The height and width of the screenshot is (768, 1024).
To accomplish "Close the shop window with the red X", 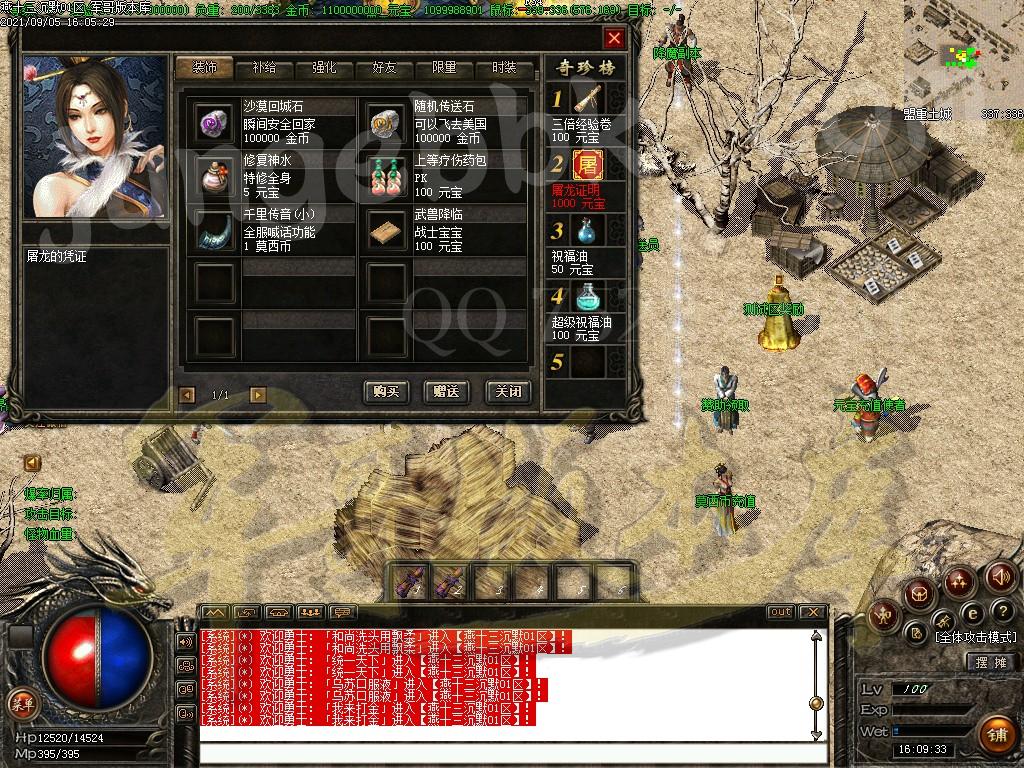I will pyautogui.click(x=614, y=39).
